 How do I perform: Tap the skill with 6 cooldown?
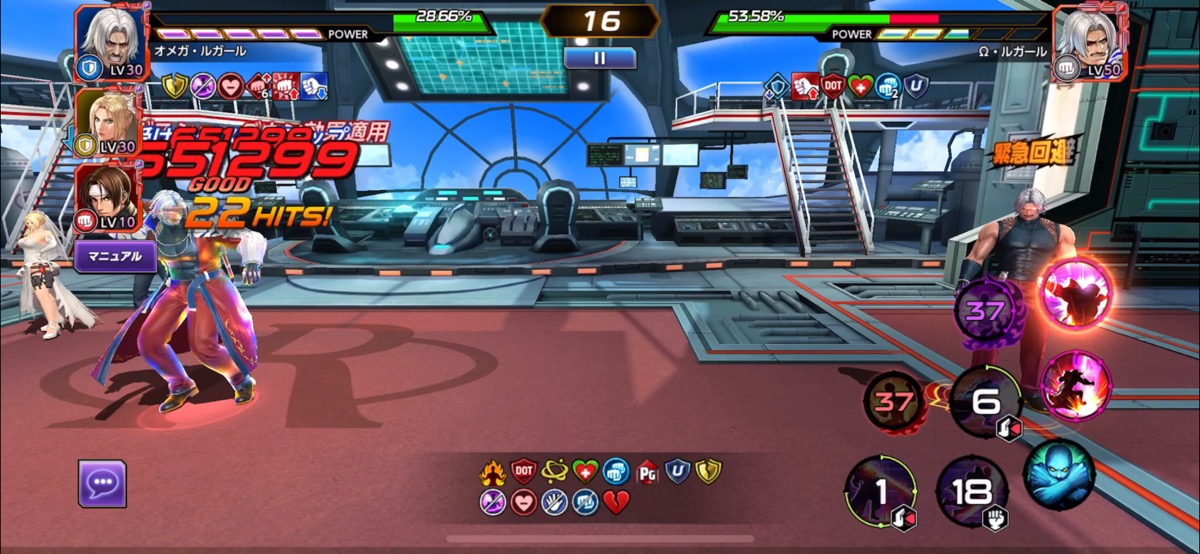985,401
